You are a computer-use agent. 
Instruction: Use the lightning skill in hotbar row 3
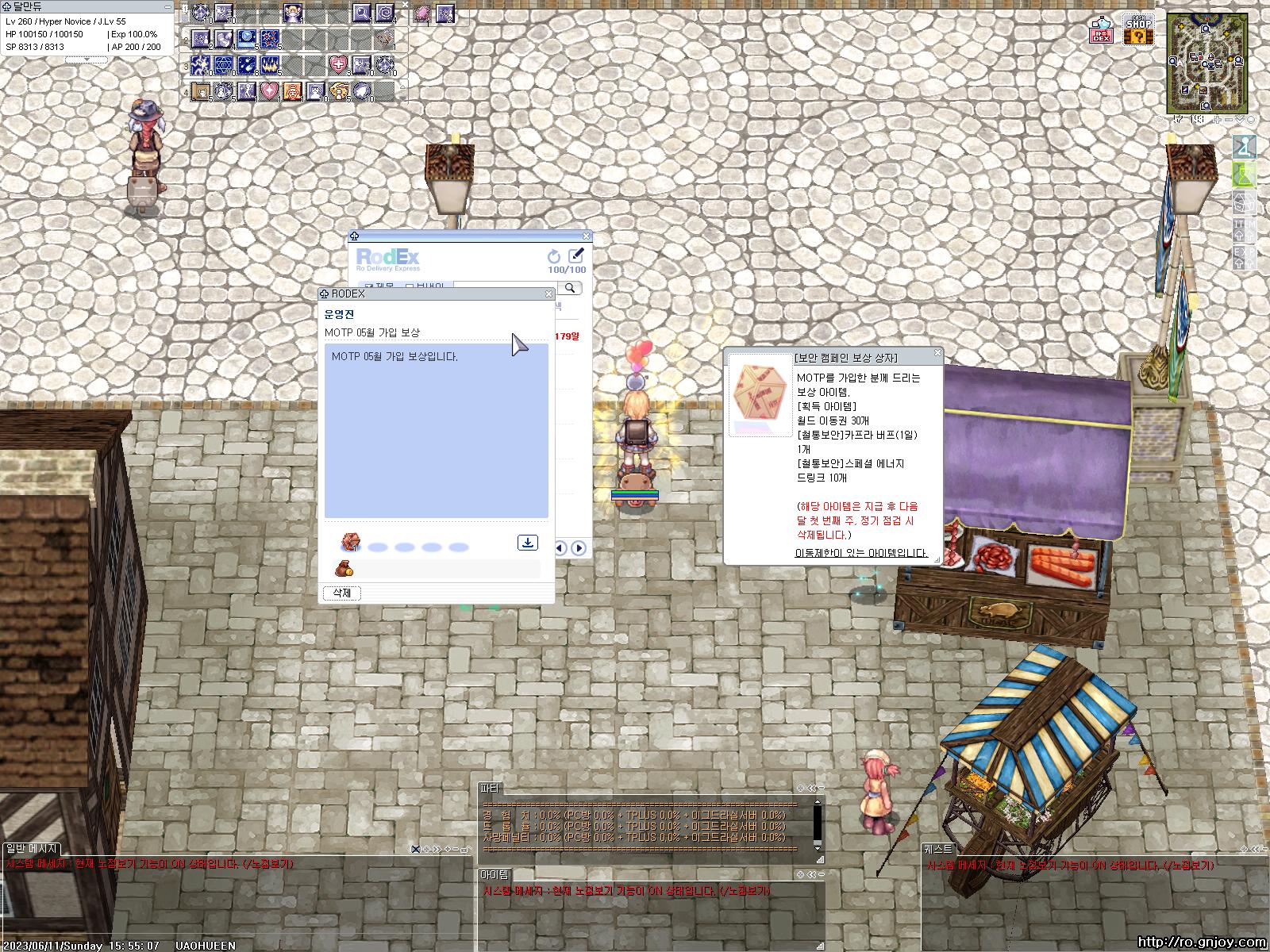[200, 64]
